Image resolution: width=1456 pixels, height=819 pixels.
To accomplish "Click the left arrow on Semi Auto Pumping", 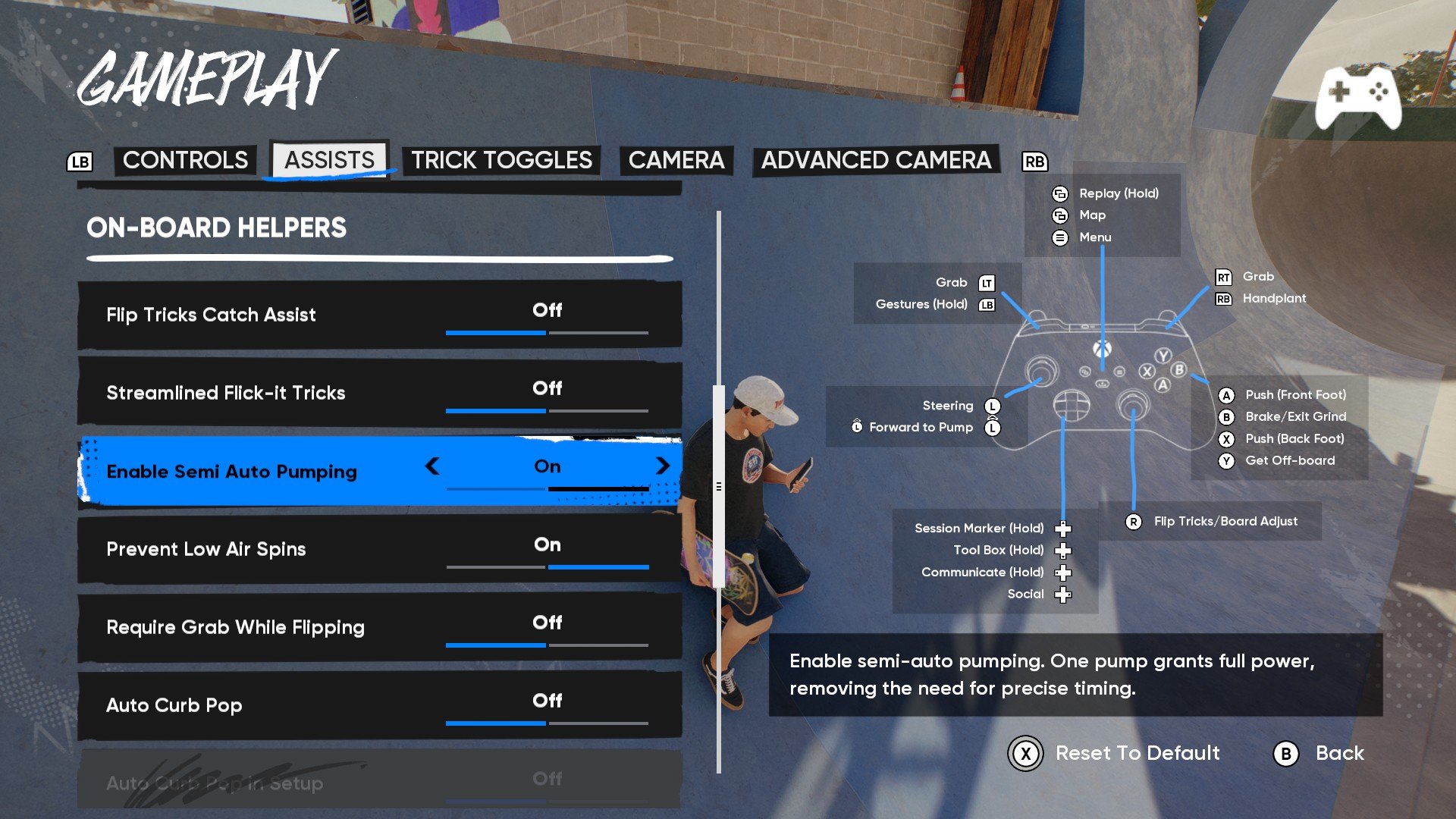I will click(432, 466).
